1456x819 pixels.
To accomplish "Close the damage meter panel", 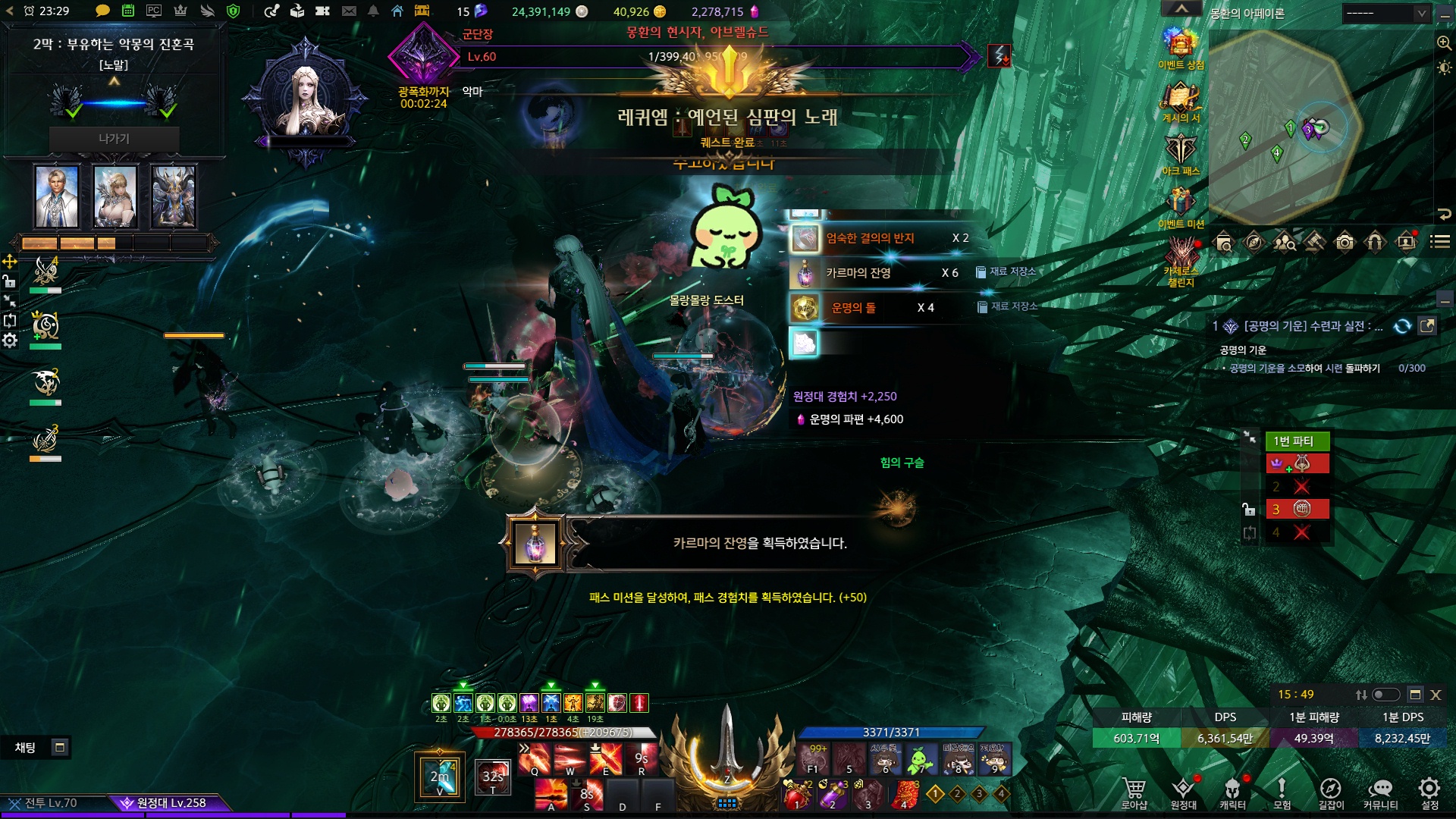I will click(x=1436, y=695).
